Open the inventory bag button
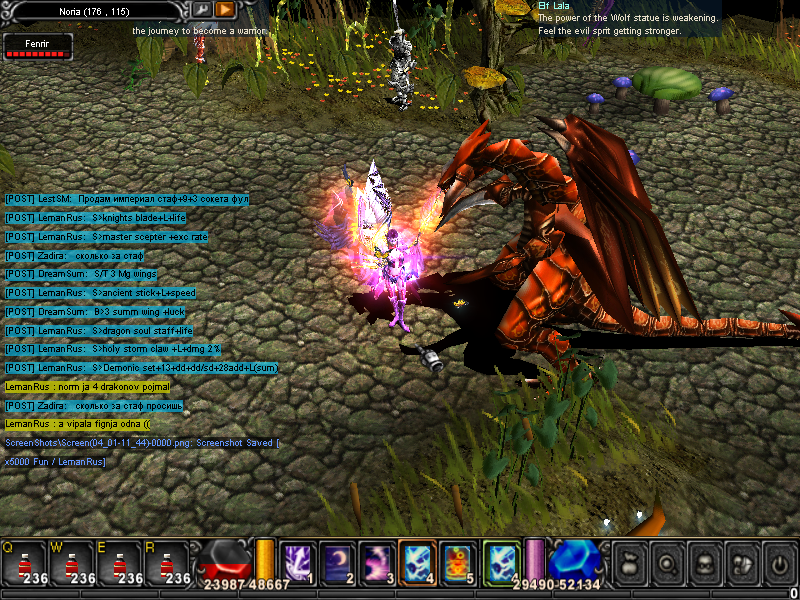Image resolution: width=800 pixels, height=600 pixels. pyautogui.click(x=632, y=563)
